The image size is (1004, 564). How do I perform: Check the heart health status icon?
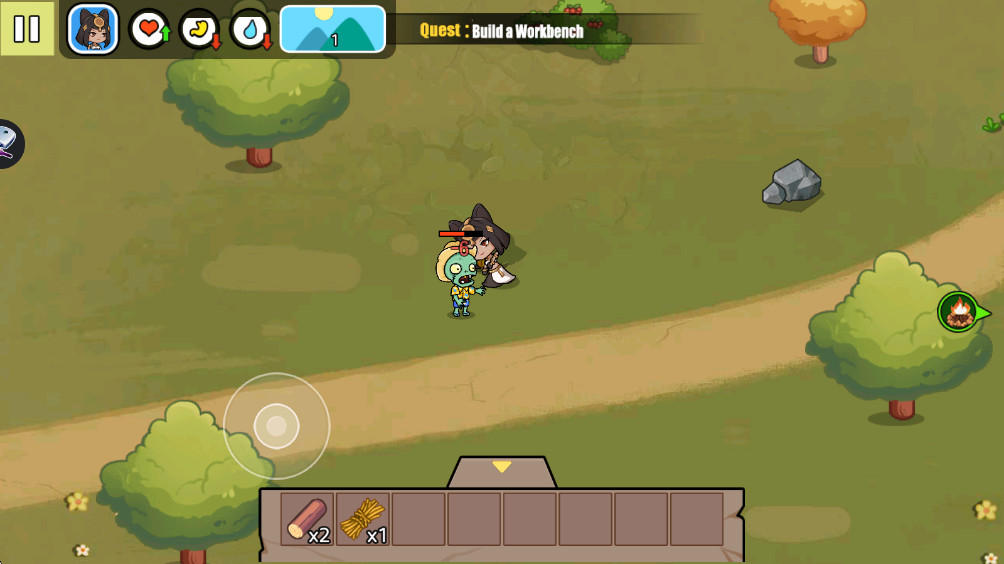click(x=148, y=29)
